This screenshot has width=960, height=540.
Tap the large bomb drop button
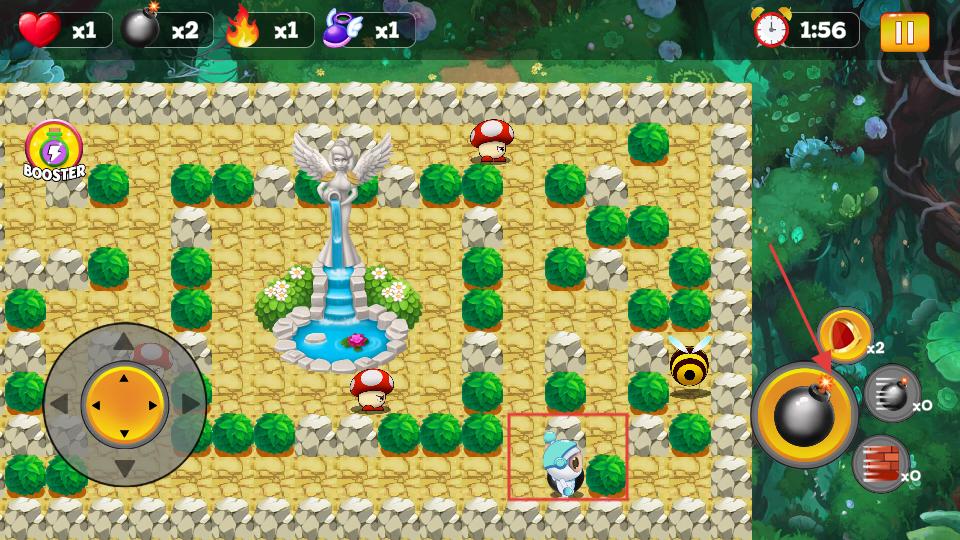click(x=804, y=413)
